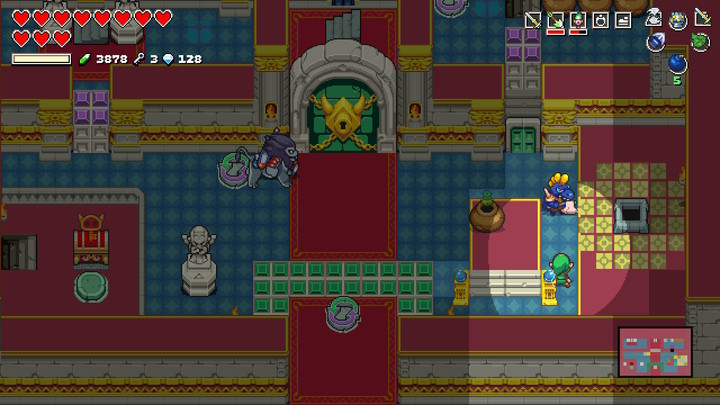Select the blue bomb item
Viewport: 720px width, 405px height.
pyautogui.click(x=677, y=65)
